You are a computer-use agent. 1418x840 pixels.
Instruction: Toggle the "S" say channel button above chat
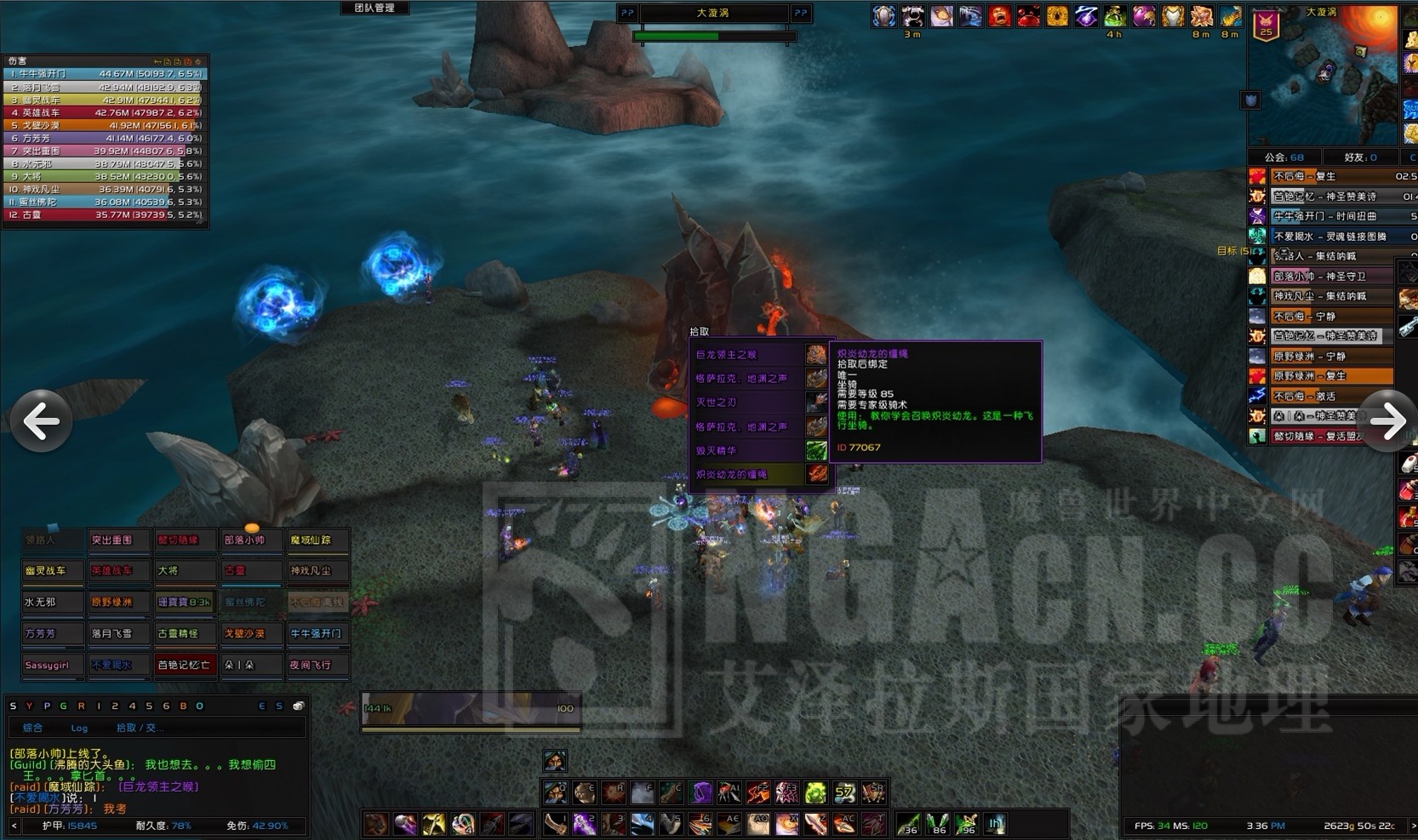tap(13, 706)
